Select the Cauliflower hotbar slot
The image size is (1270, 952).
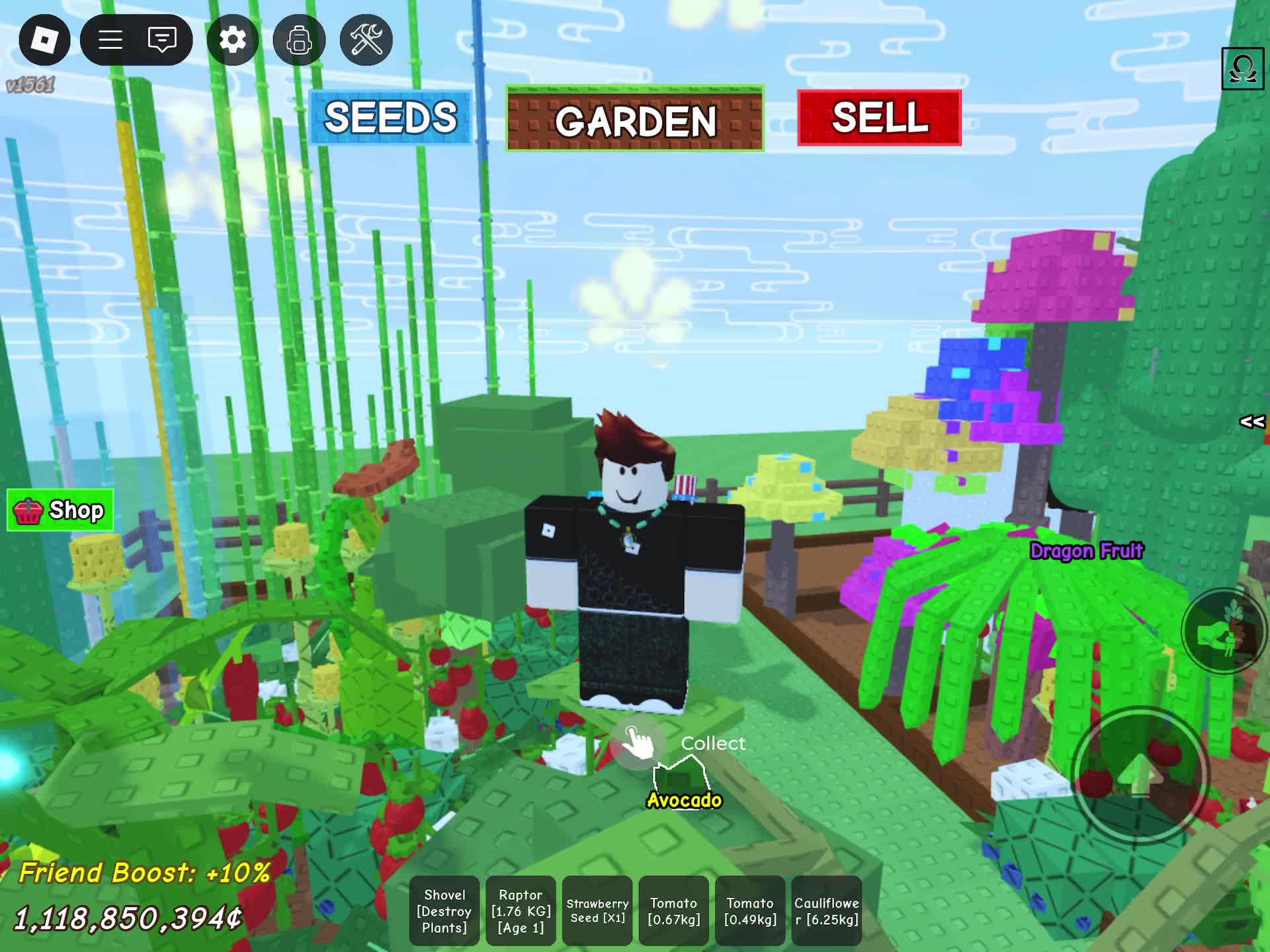(826, 911)
